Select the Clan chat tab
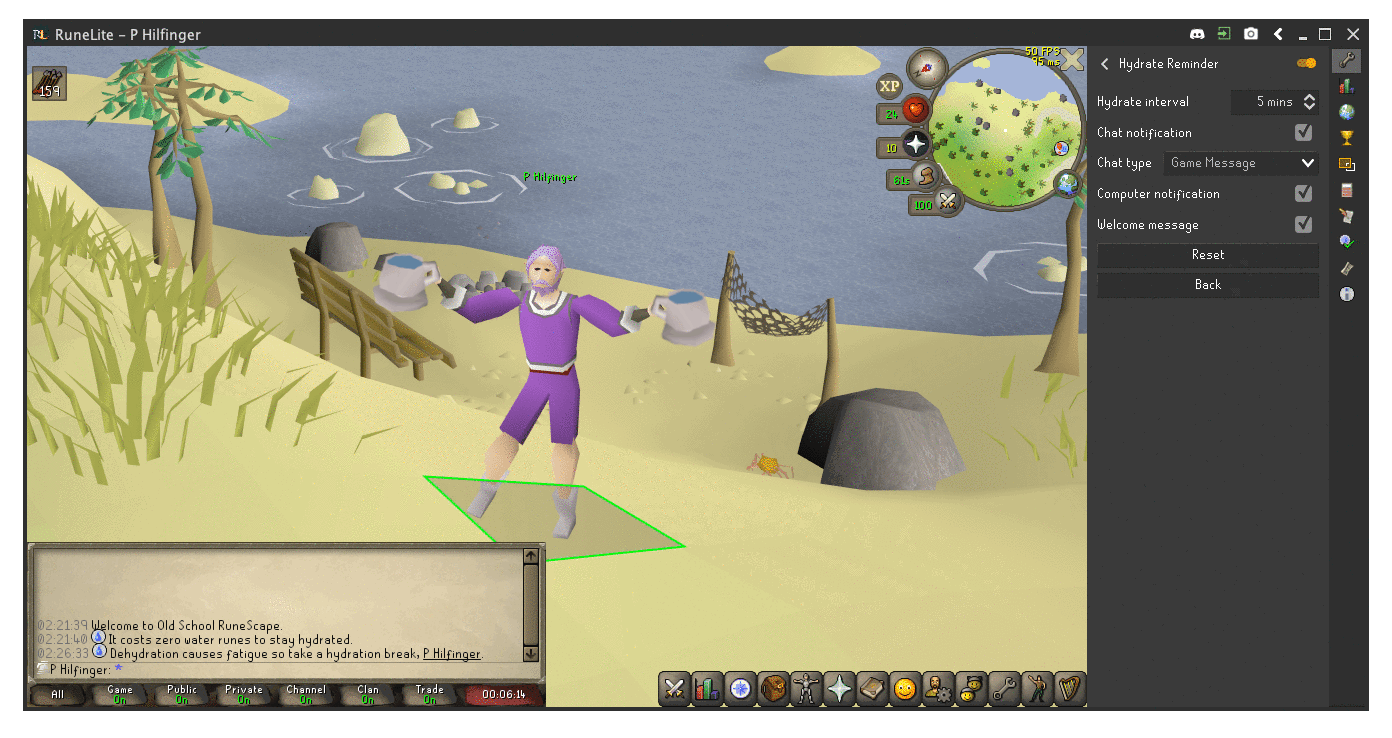The height and width of the screenshot is (738, 1392). (368, 694)
